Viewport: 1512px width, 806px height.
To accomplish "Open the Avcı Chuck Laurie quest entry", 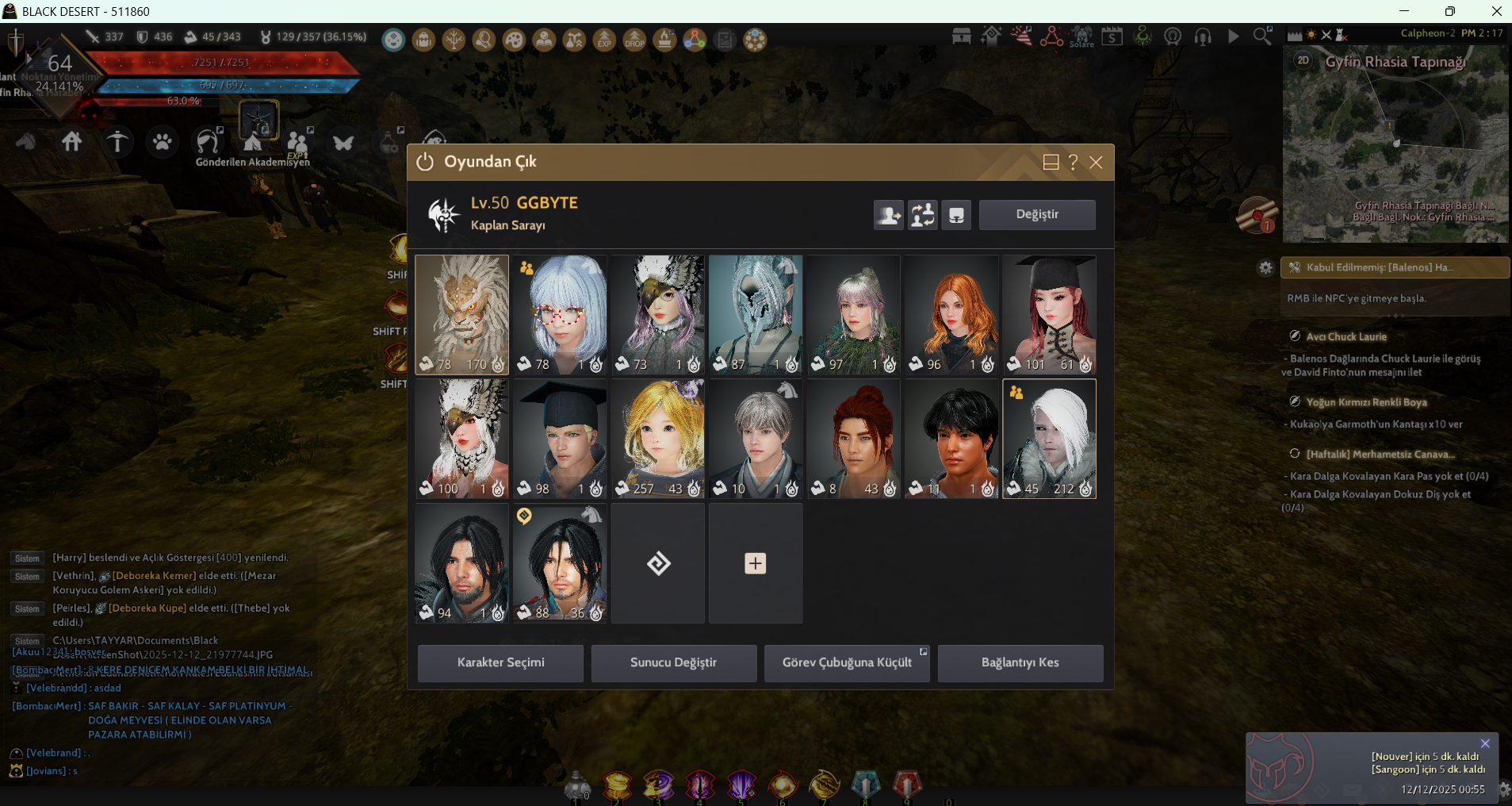I will click(1346, 336).
